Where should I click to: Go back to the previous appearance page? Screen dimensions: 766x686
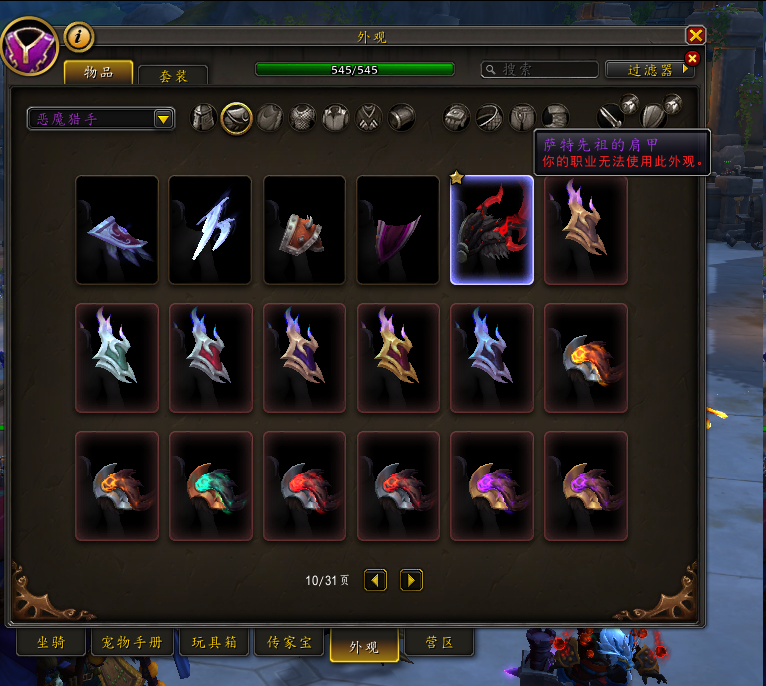pyautogui.click(x=375, y=580)
